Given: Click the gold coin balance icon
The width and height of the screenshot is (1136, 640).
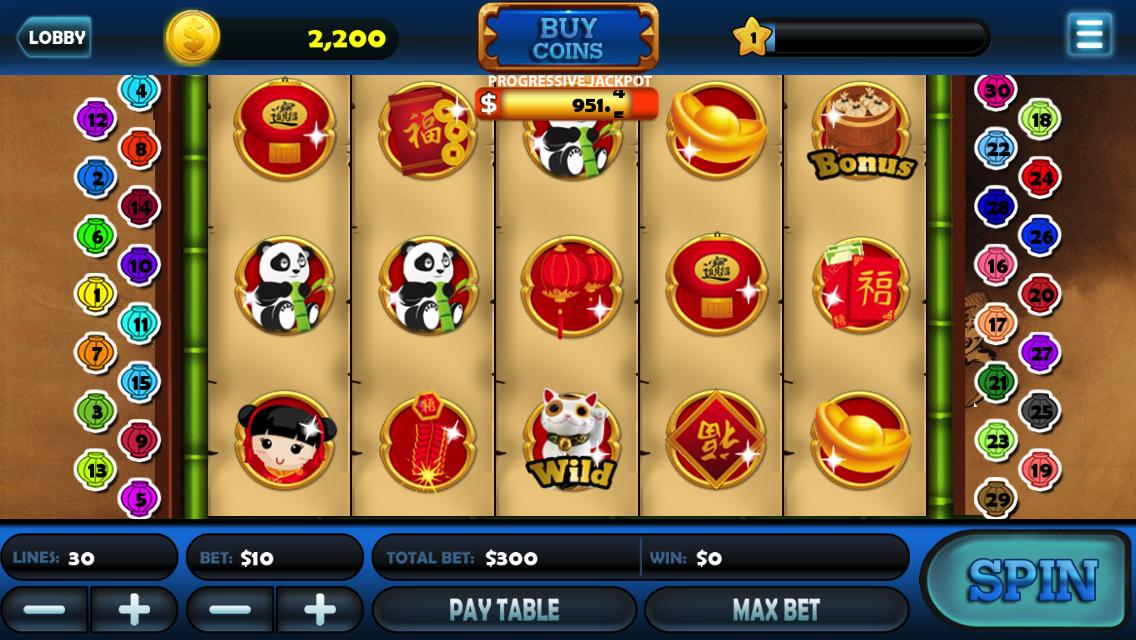Looking at the screenshot, I should point(193,38).
